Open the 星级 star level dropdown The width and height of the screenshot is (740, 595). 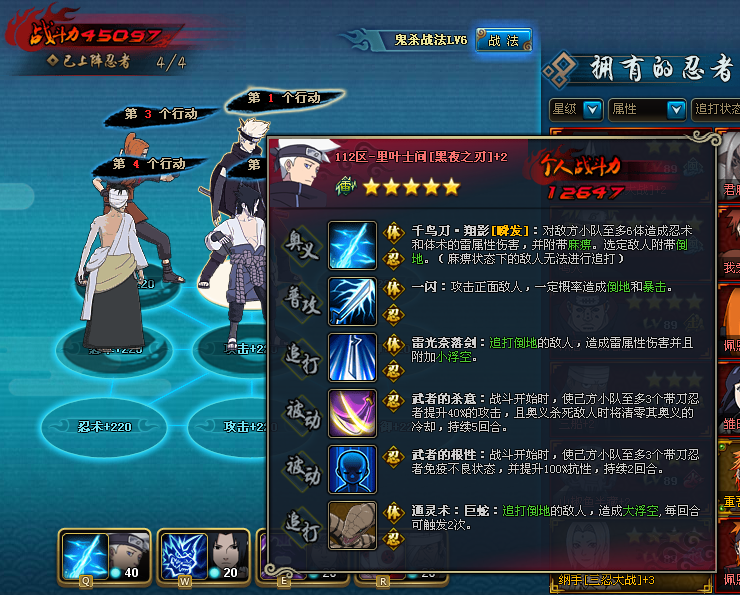(x=577, y=108)
